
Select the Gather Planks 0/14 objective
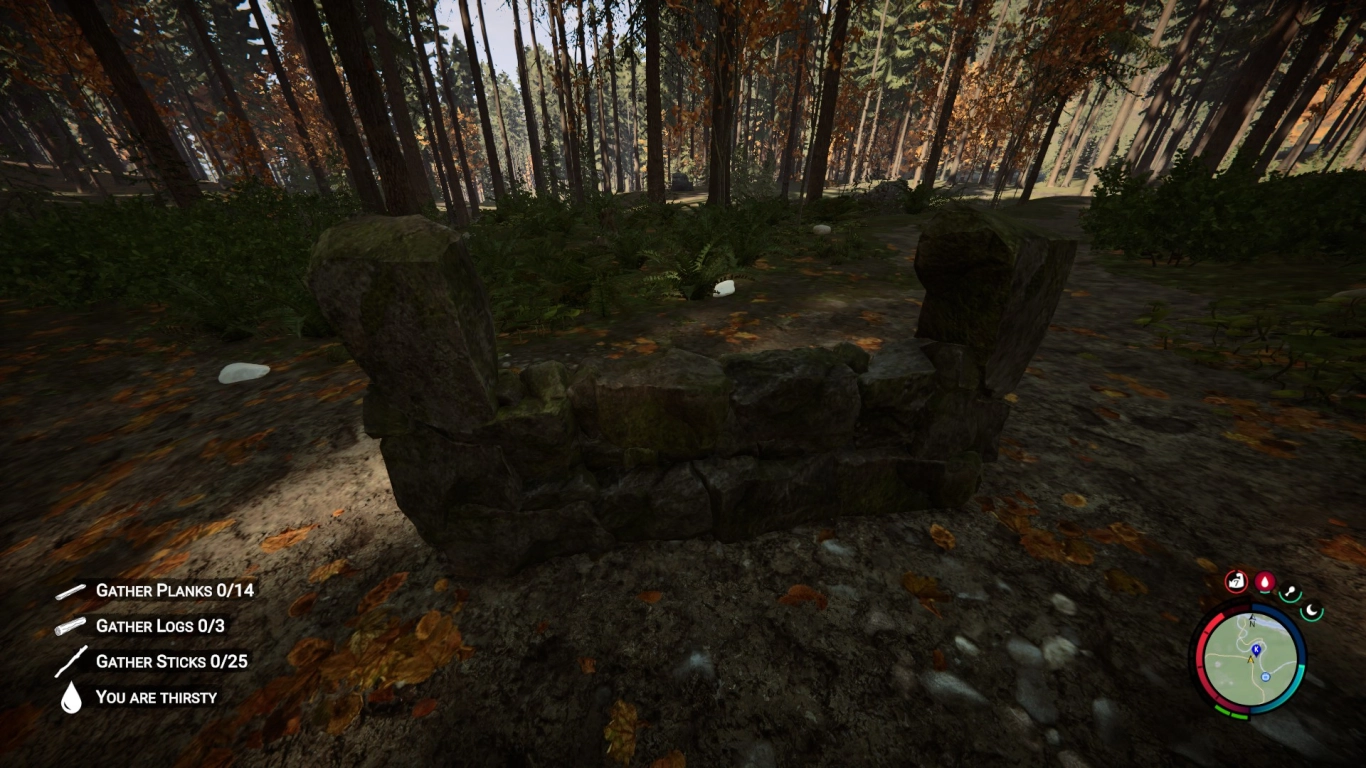point(174,590)
